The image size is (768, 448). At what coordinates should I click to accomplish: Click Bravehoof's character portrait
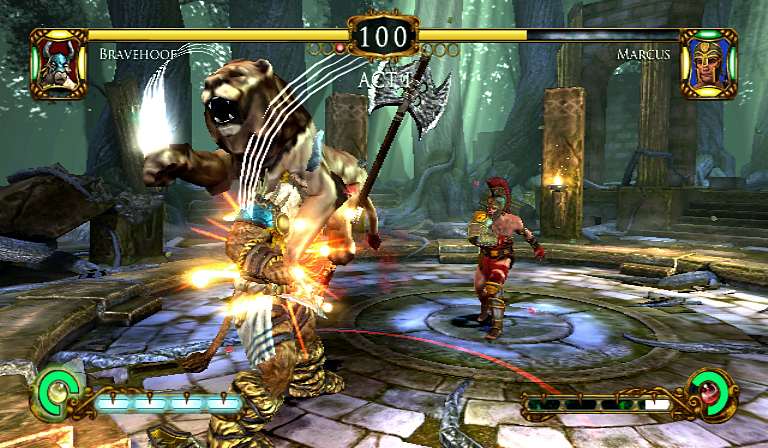point(59,62)
